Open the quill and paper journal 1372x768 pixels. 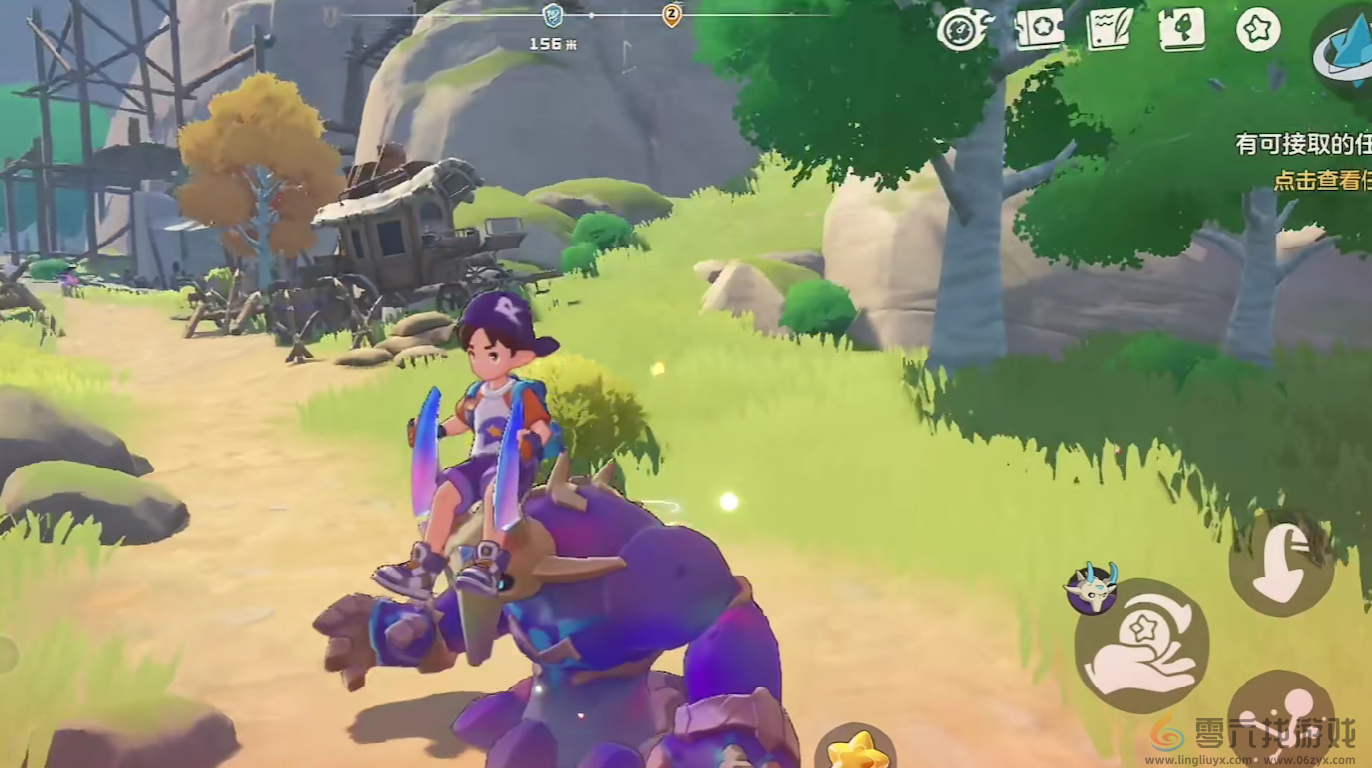(x=1110, y=28)
